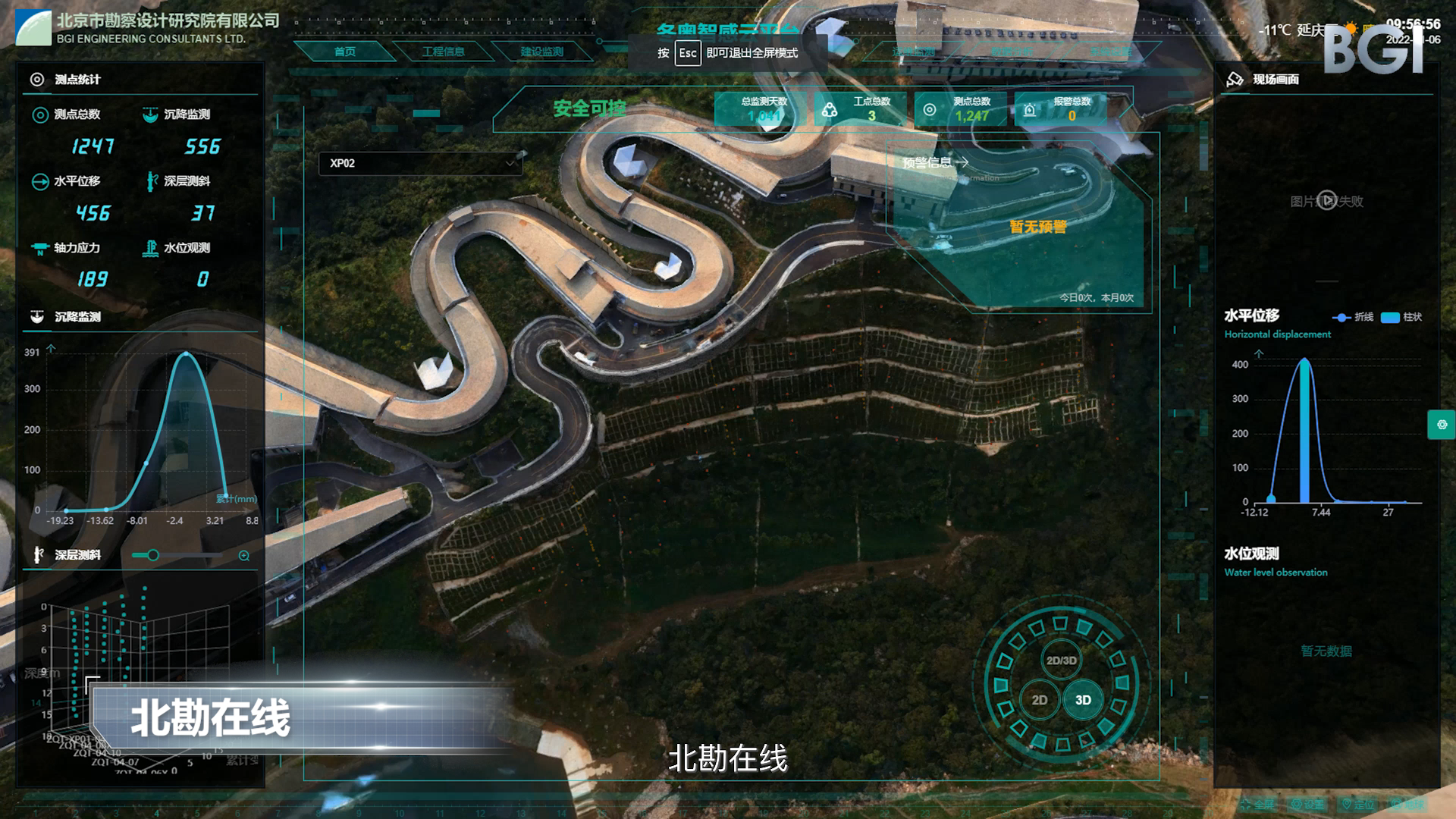The height and width of the screenshot is (819, 1456).
Task: Play the 现场画面 live video feed
Action: [x=1326, y=201]
